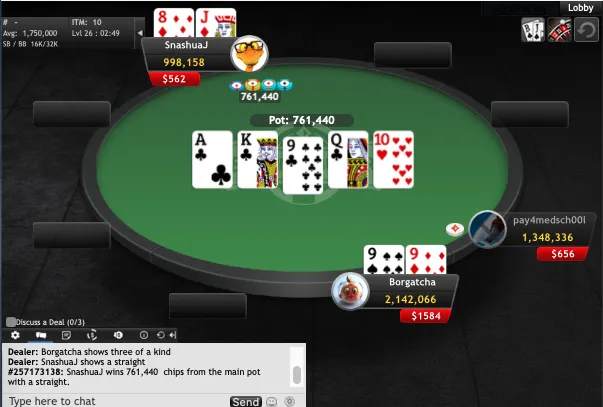
Task: Open the chat emoji picker
Action: pos(271,401)
